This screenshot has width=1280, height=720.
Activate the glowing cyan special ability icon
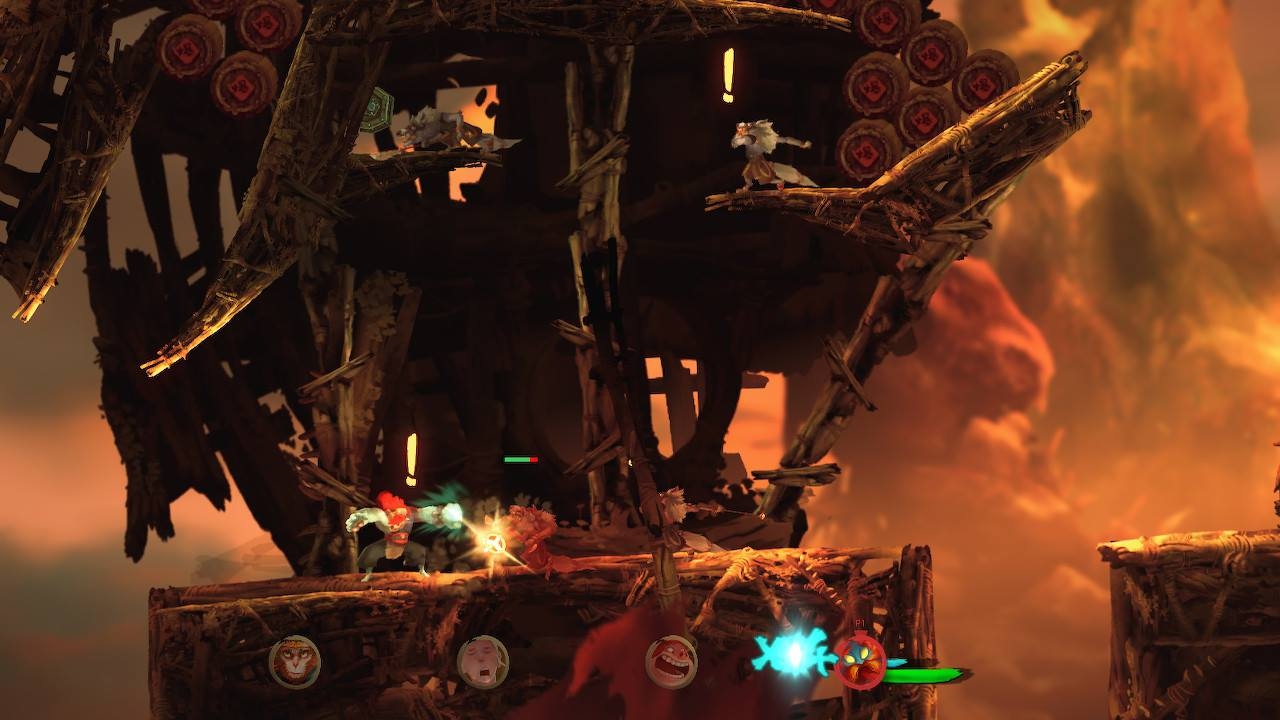[795, 652]
